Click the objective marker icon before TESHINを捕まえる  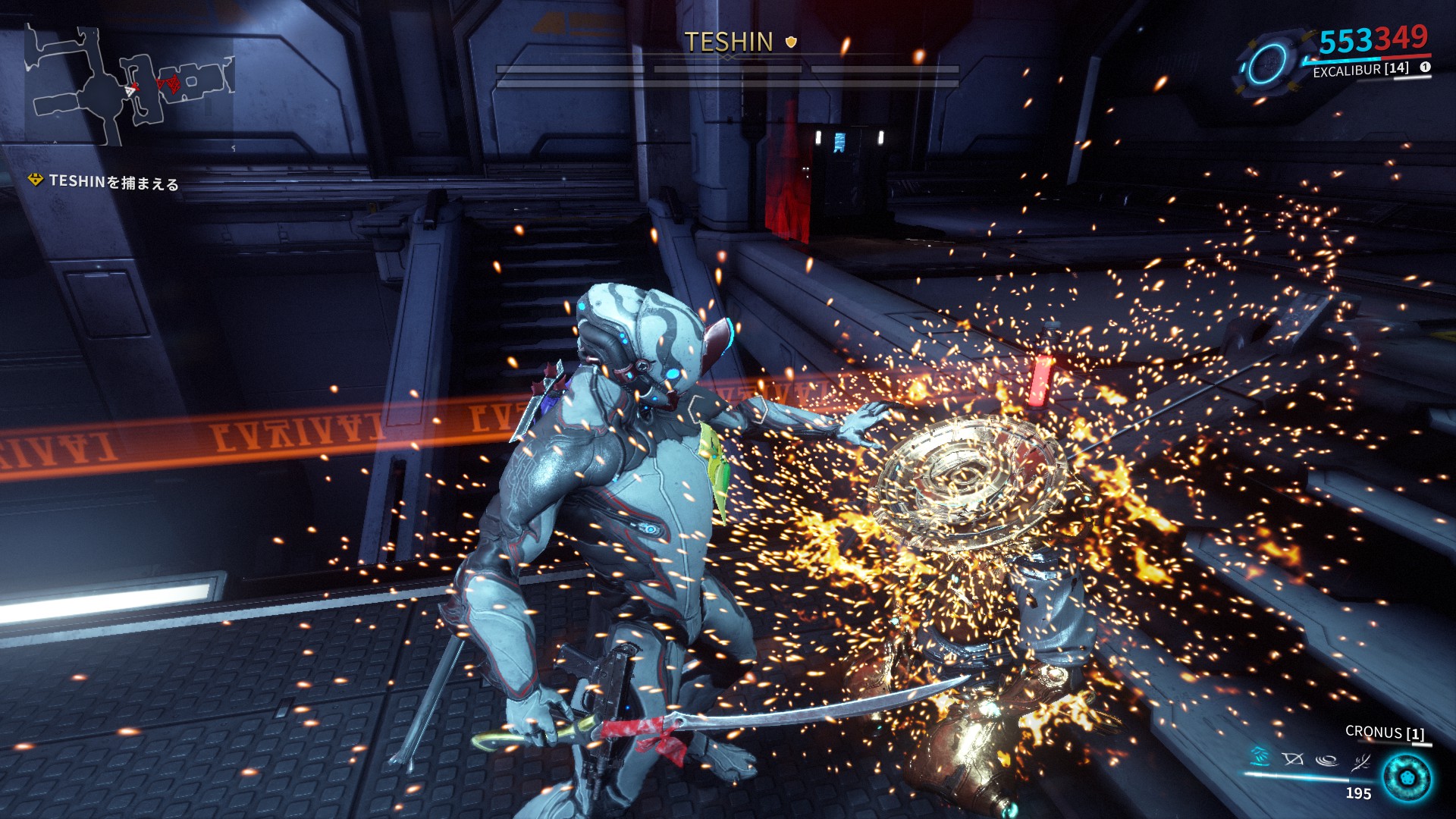pos(34,182)
